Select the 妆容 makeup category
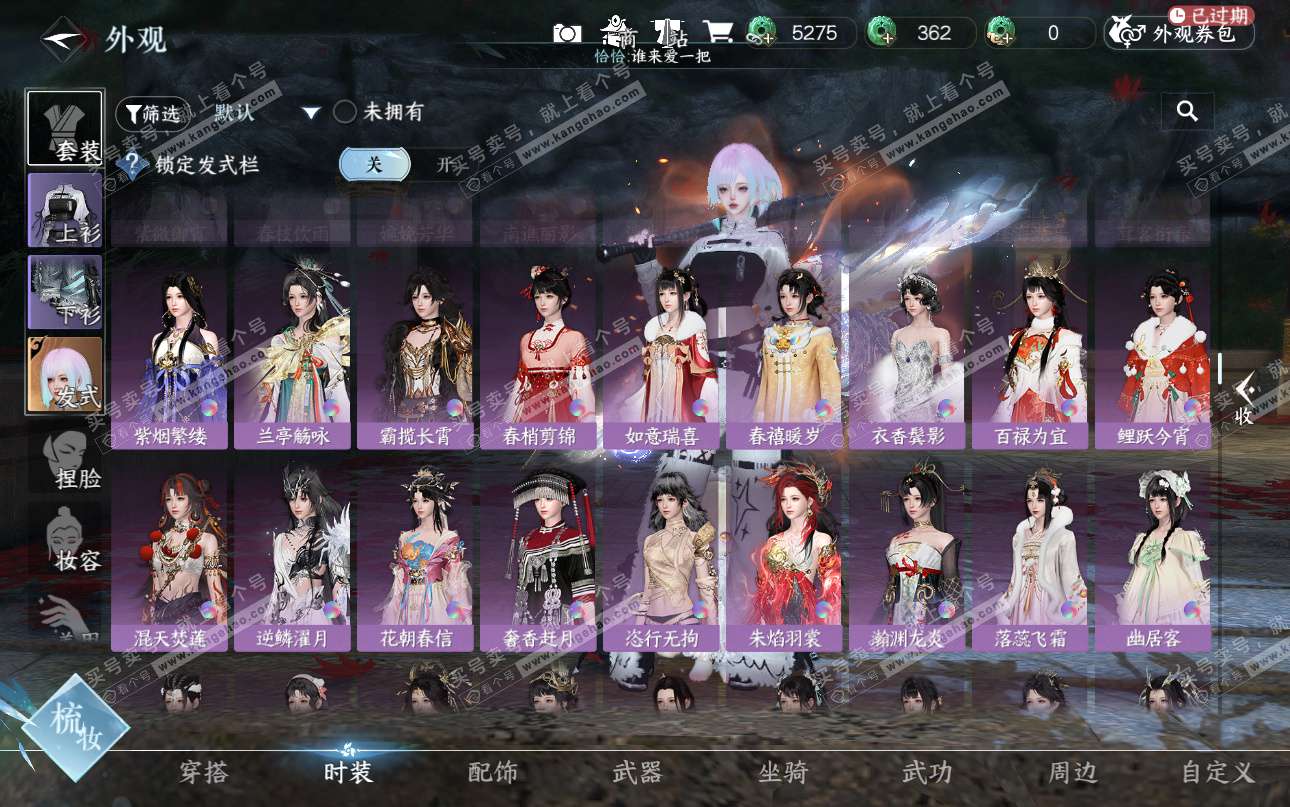This screenshot has width=1290, height=807. (72, 541)
